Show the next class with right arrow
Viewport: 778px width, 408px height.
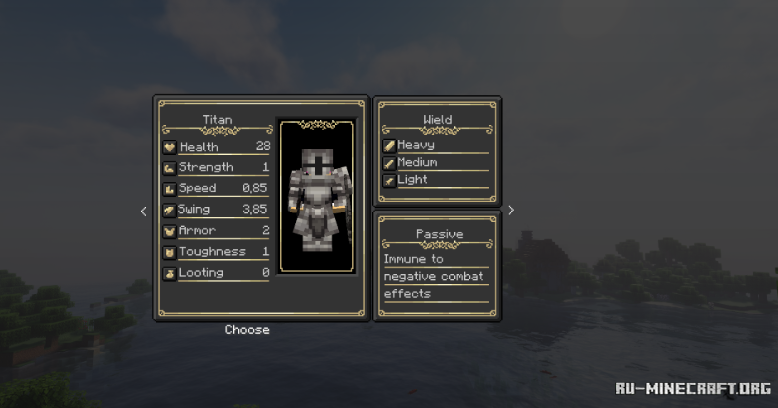(x=511, y=210)
